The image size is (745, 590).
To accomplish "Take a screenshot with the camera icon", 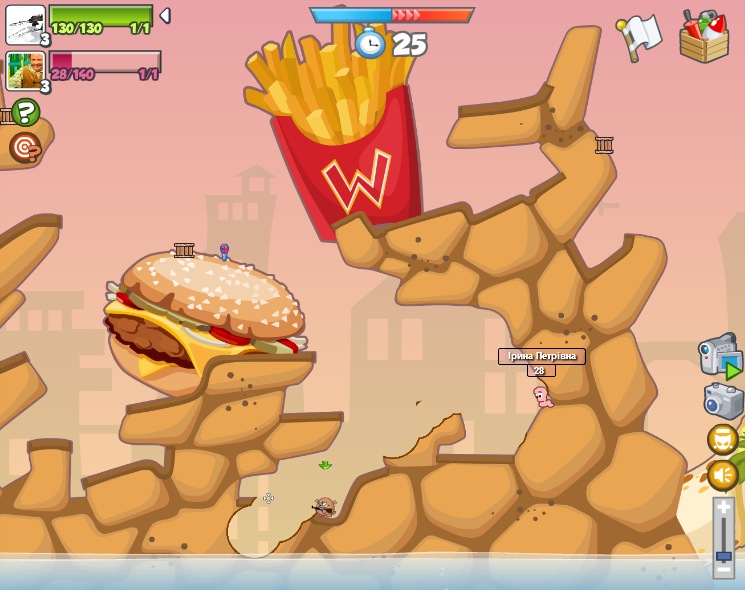I will click(723, 401).
